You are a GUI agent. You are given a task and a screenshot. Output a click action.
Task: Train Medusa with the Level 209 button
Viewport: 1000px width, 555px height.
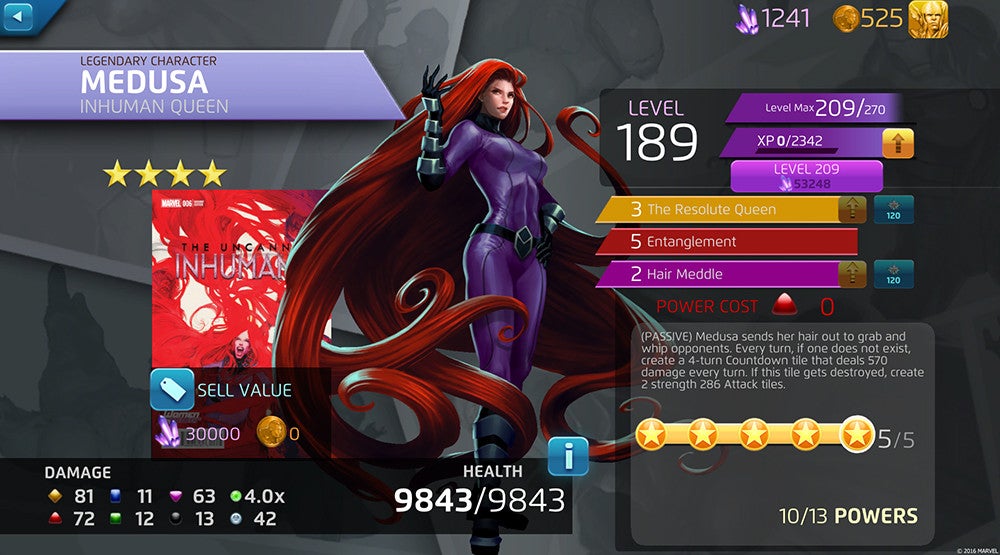click(806, 176)
